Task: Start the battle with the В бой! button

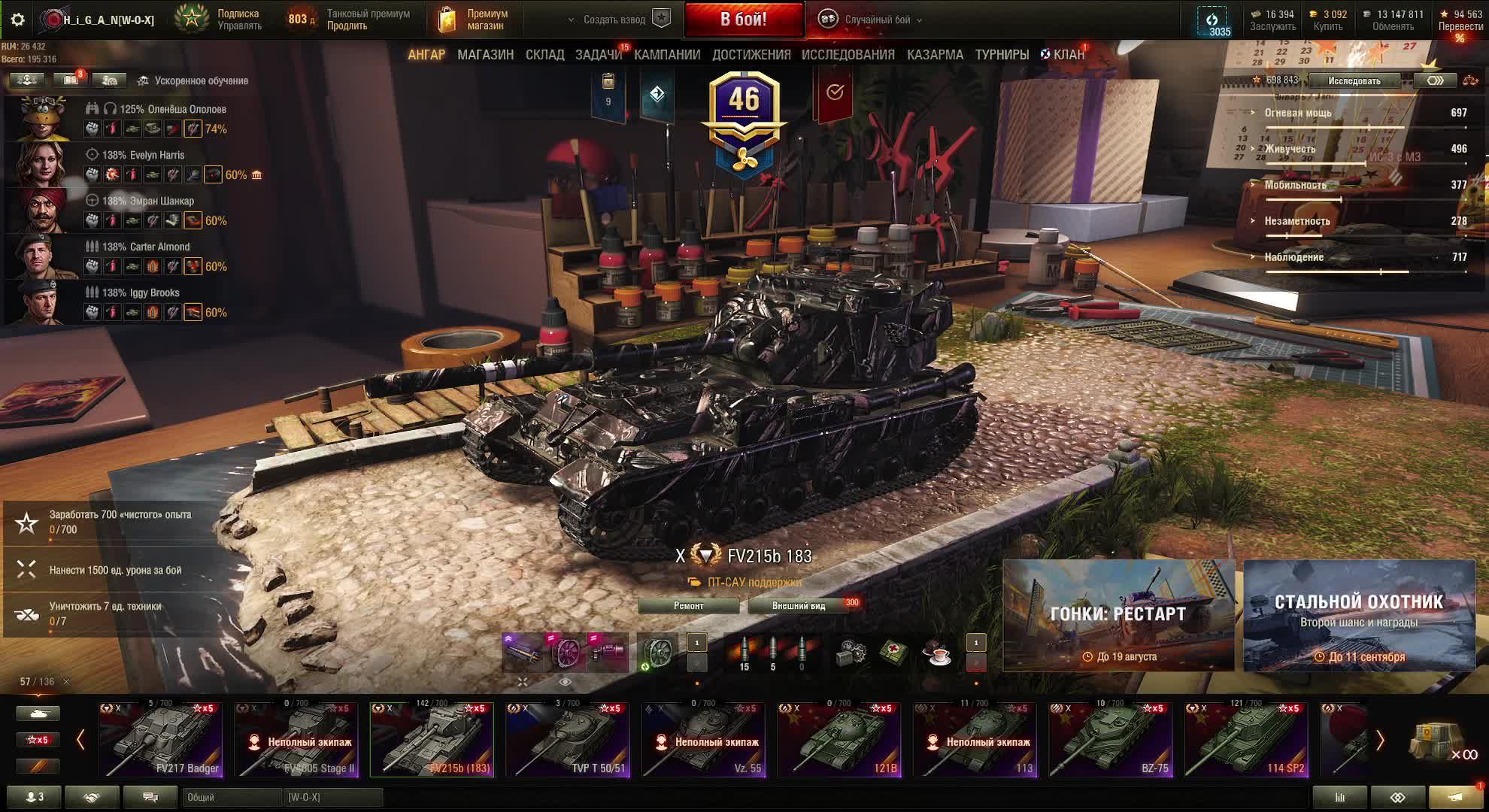Action: click(x=743, y=20)
